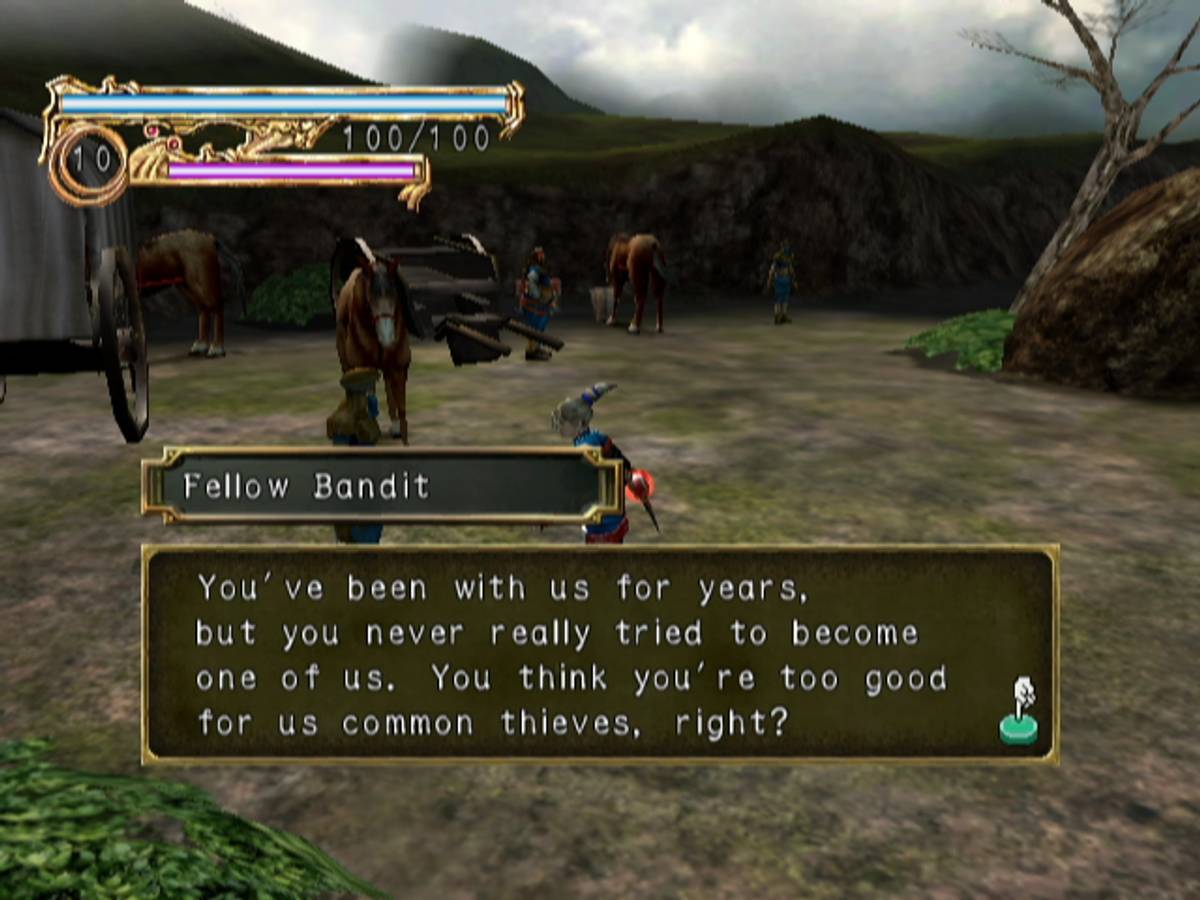Click the green continue indicator in the dialogue box
The height and width of the screenshot is (900, 1200).
click(1019, 714)
